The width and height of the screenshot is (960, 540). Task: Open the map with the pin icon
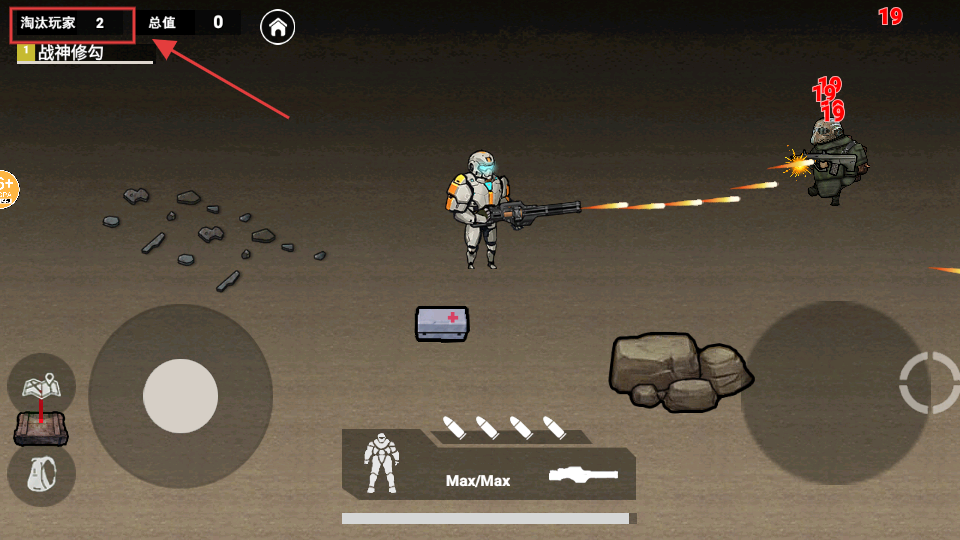coord(41,384)
